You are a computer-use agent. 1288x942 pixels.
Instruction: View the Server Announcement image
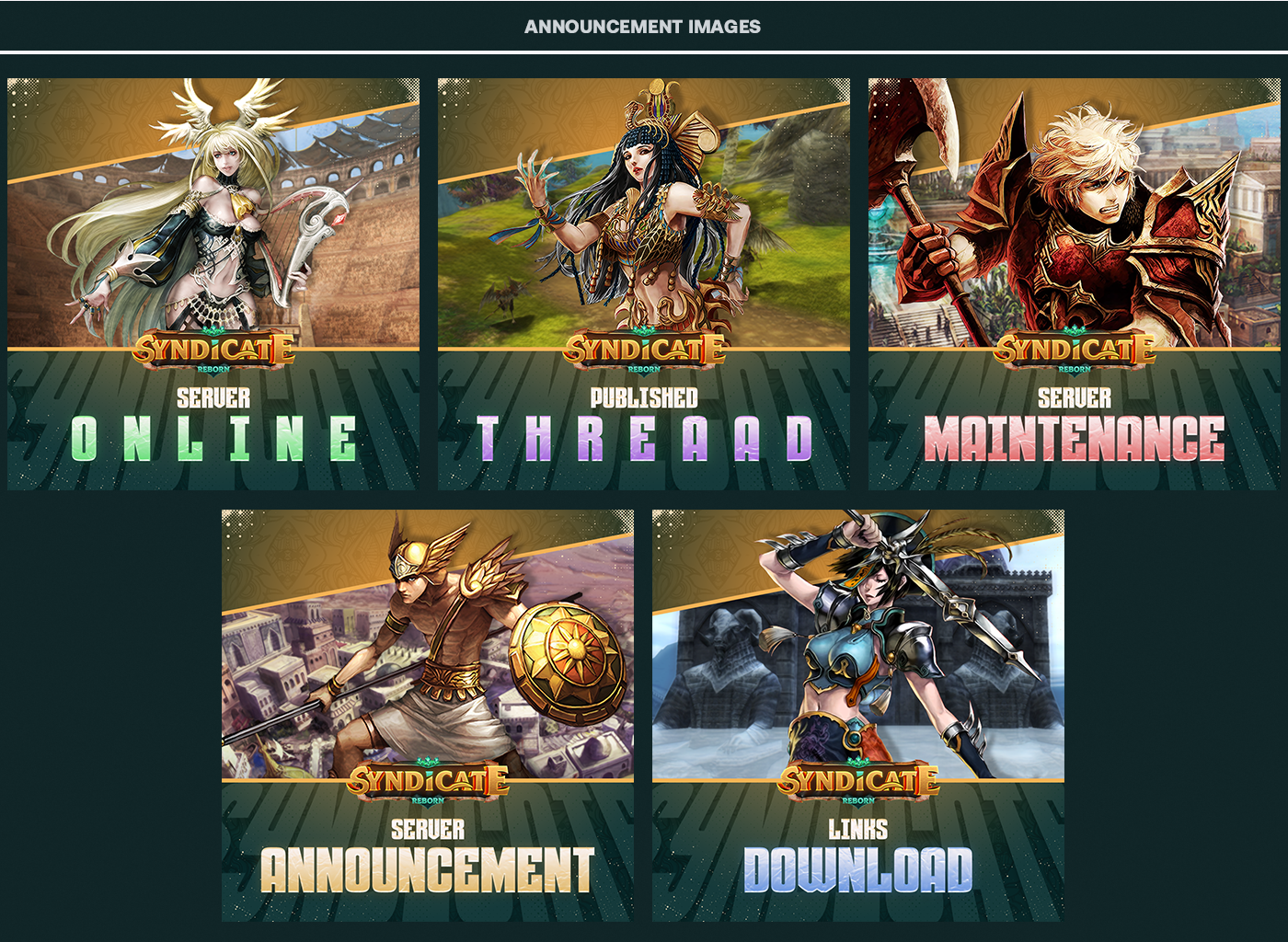coord(428,715)
